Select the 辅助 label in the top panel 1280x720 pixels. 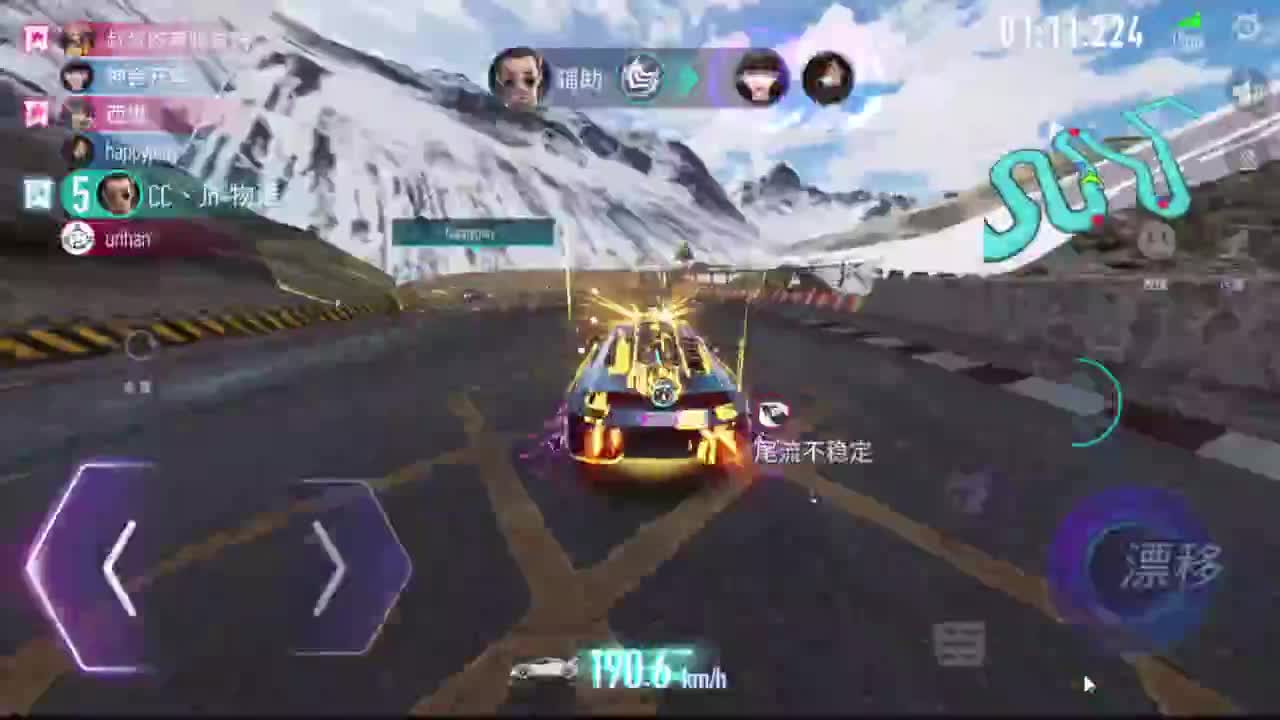[x=582, y=79]
